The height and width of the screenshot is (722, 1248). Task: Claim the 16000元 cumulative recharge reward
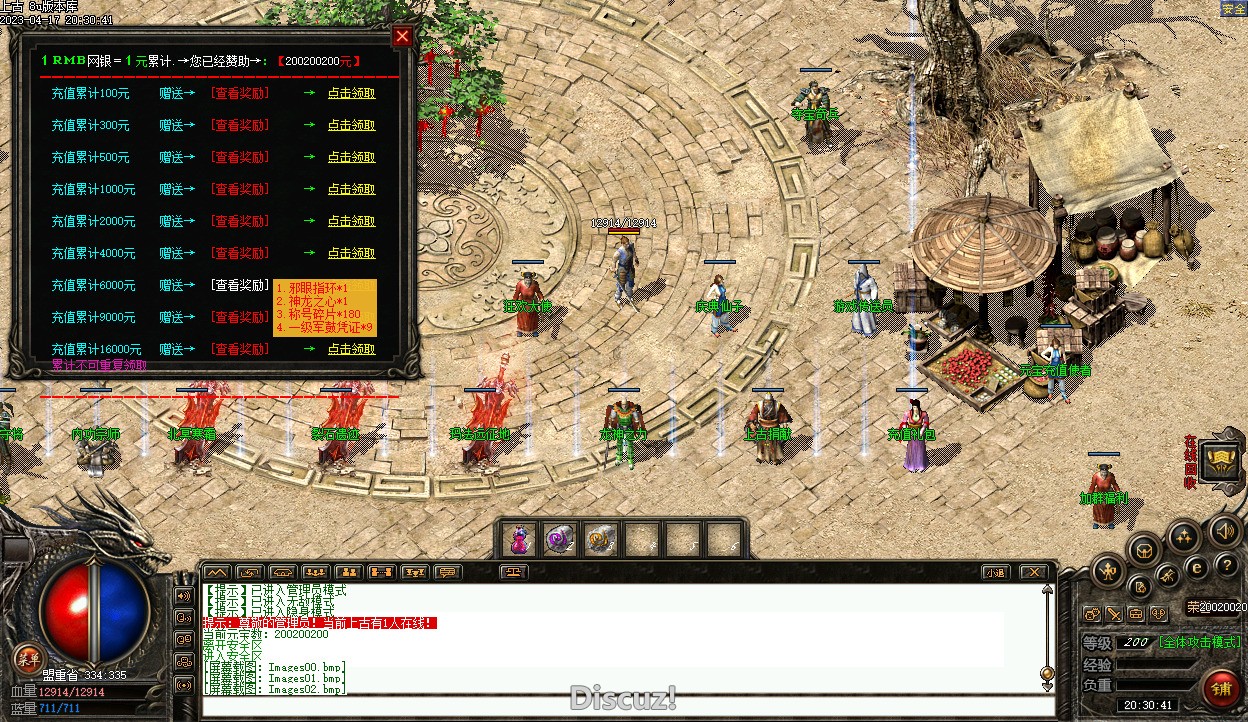351,349
